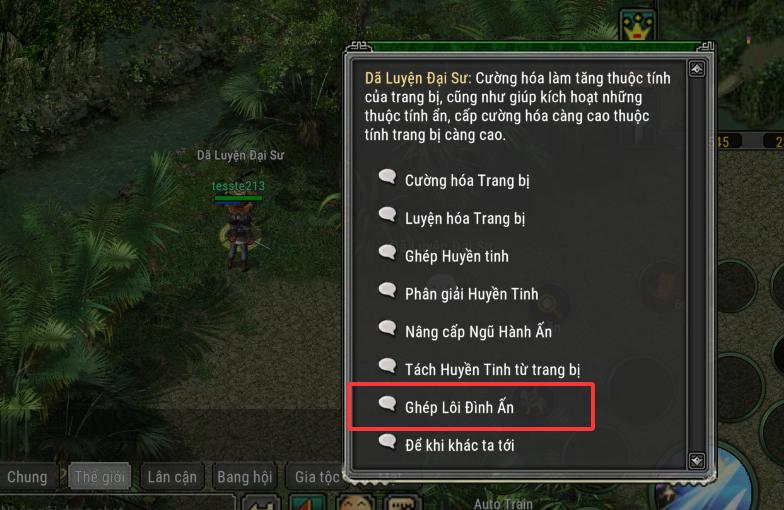Choose Tách Huyền Tinh từ trang bị
This screenshot has width=784, height=510.
(492, 369)
